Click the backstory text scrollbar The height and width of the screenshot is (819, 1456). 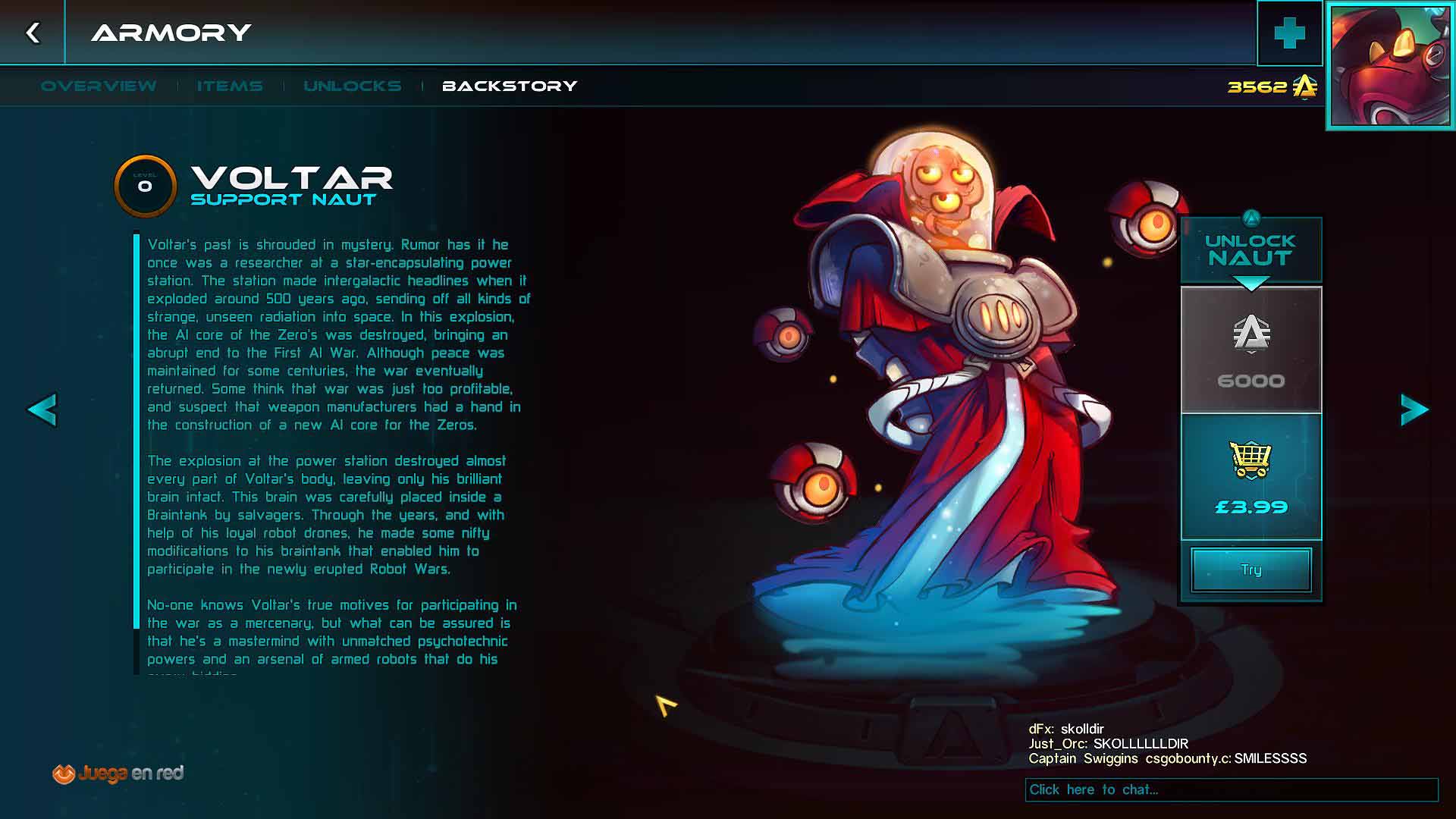tap(136, 432)
